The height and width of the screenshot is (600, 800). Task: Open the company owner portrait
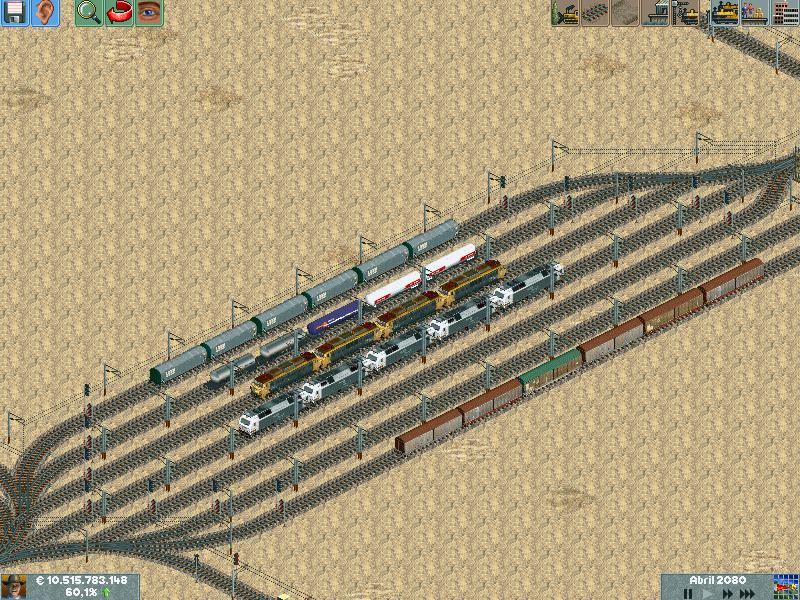[14, 586]
